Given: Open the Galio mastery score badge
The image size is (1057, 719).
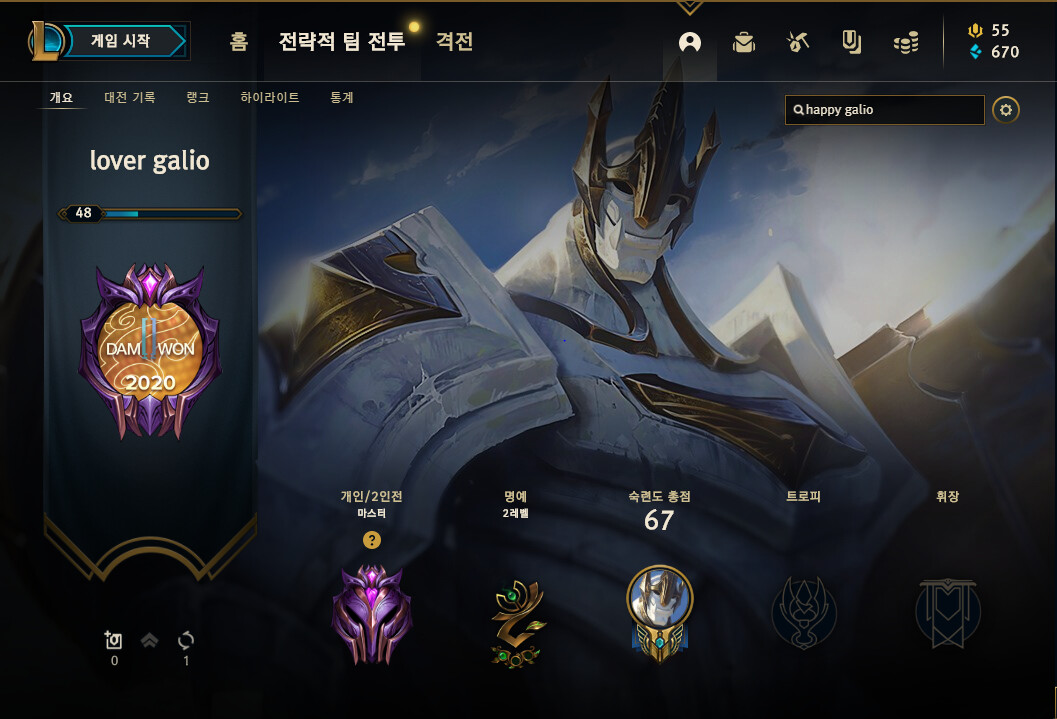Looking at the screenshot, I should (x=659, y=610).
